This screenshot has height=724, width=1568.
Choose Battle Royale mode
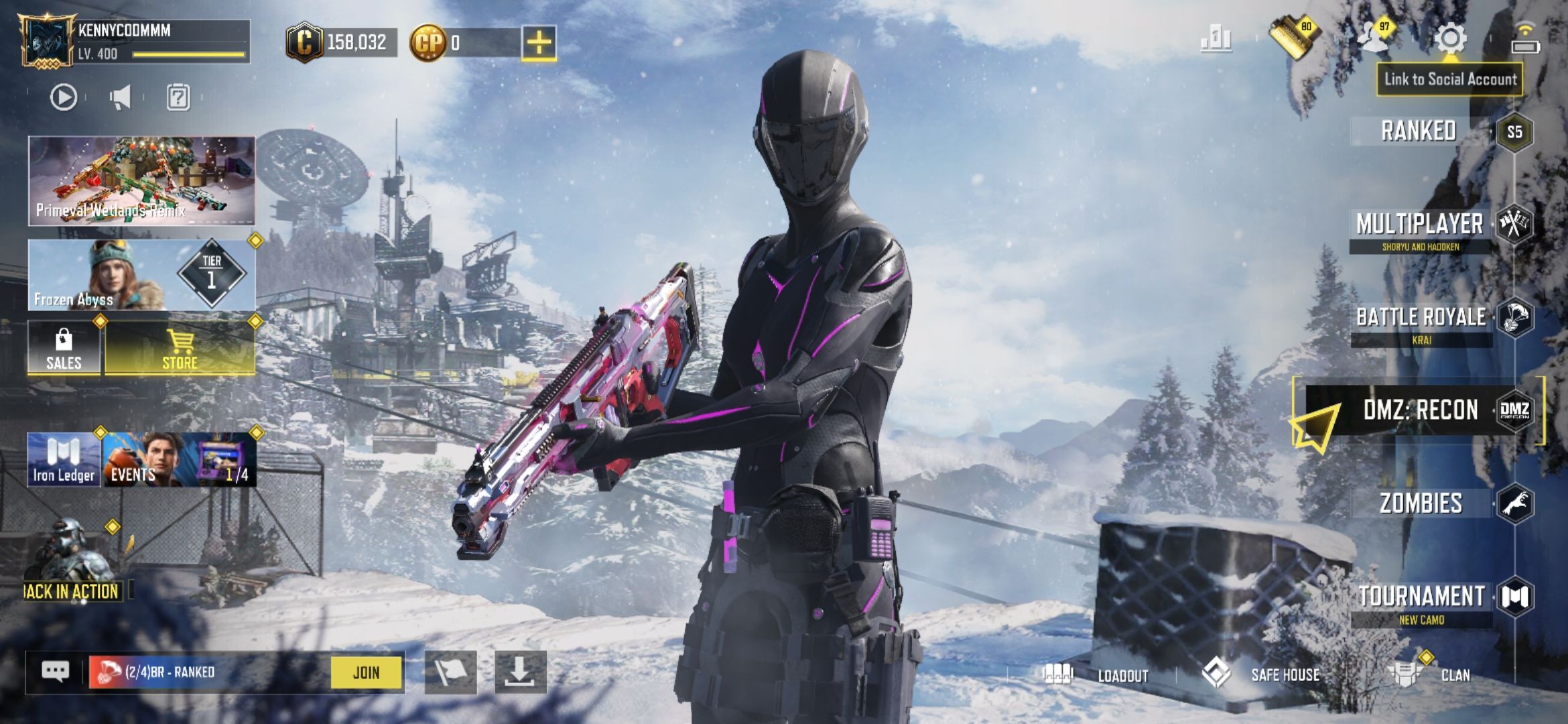click(1422, 318)
